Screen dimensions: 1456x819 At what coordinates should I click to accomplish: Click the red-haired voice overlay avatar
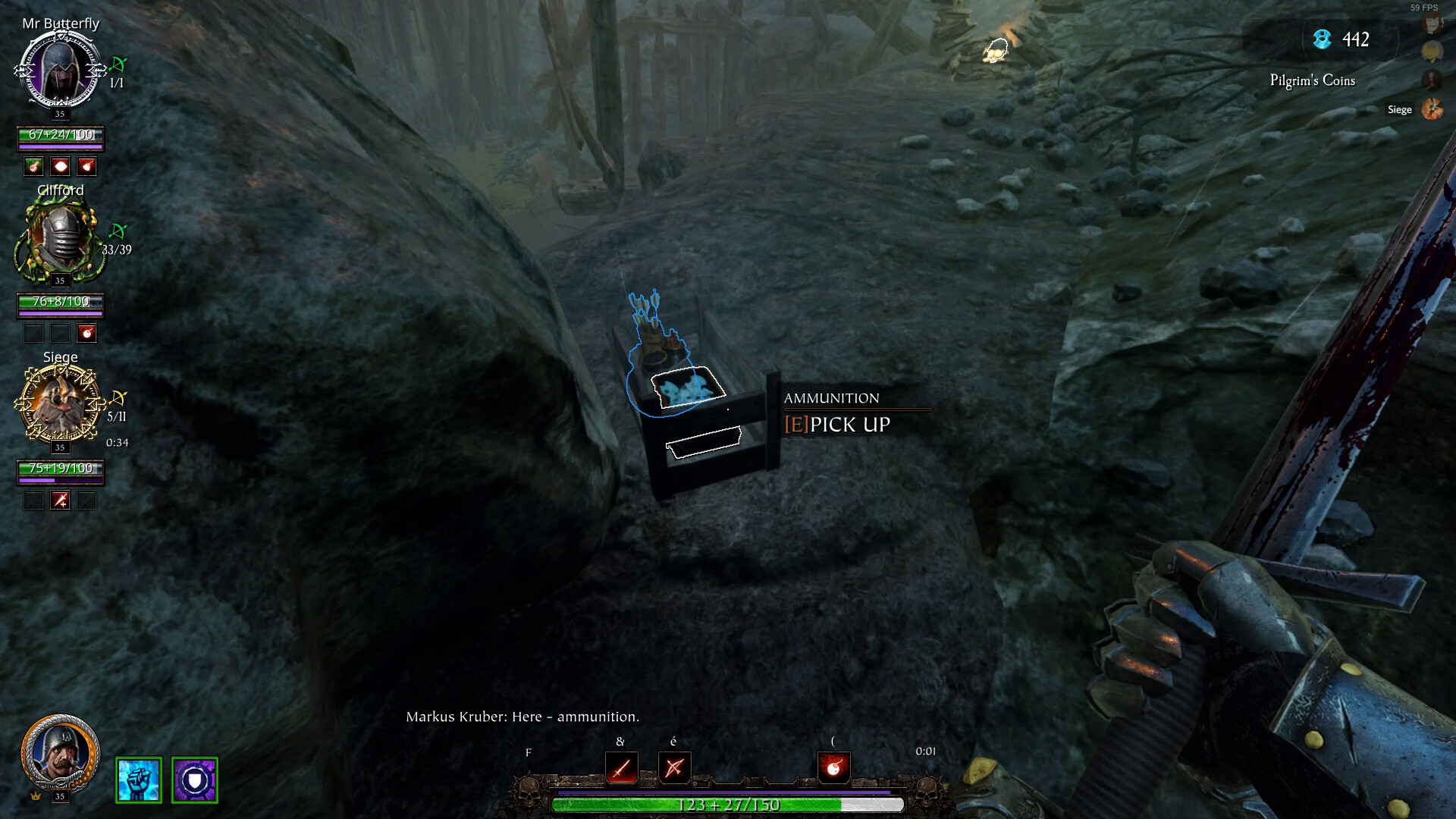[x=1432, y=24]
